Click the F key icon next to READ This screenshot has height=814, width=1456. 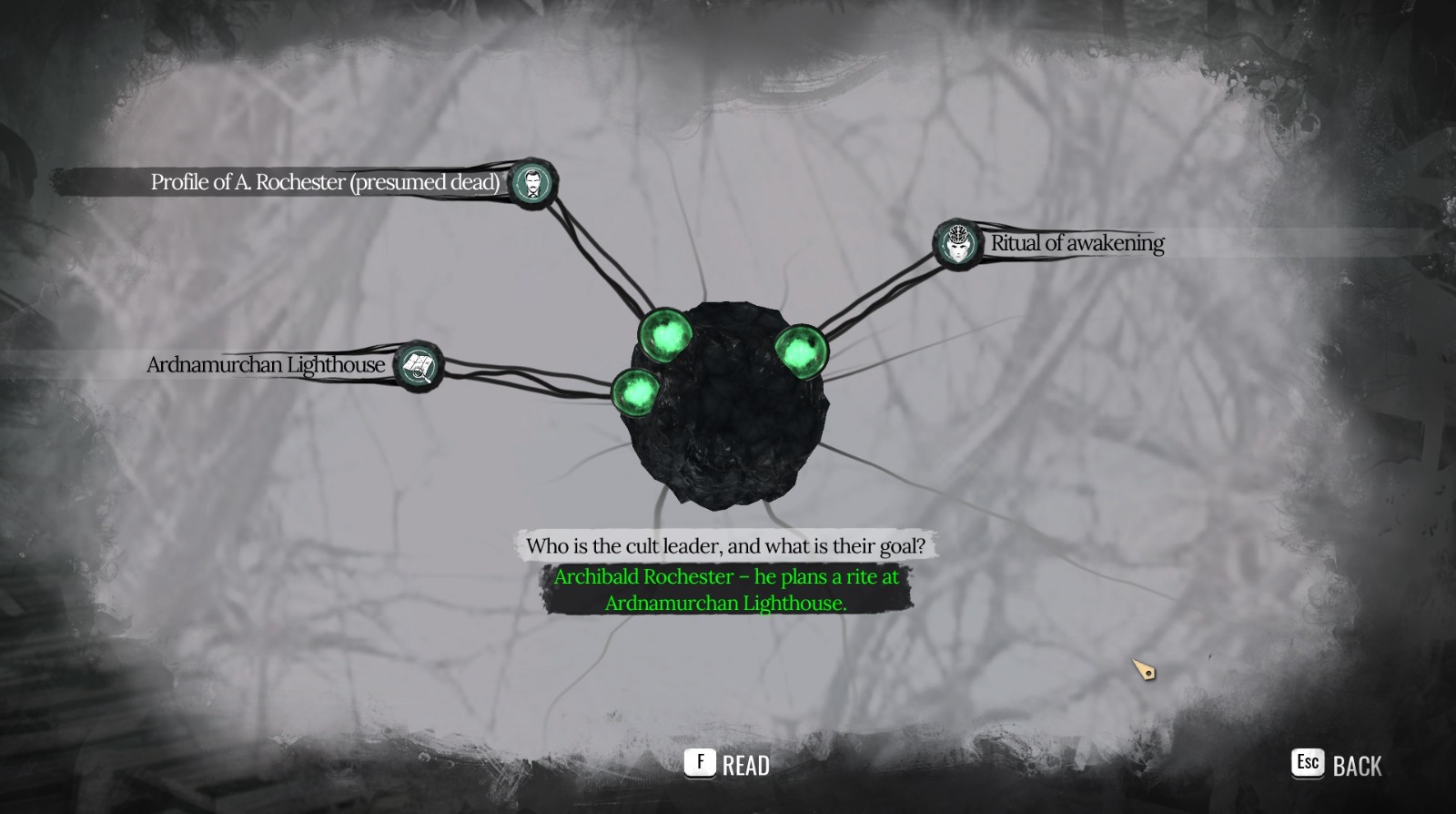coord(699,763)
